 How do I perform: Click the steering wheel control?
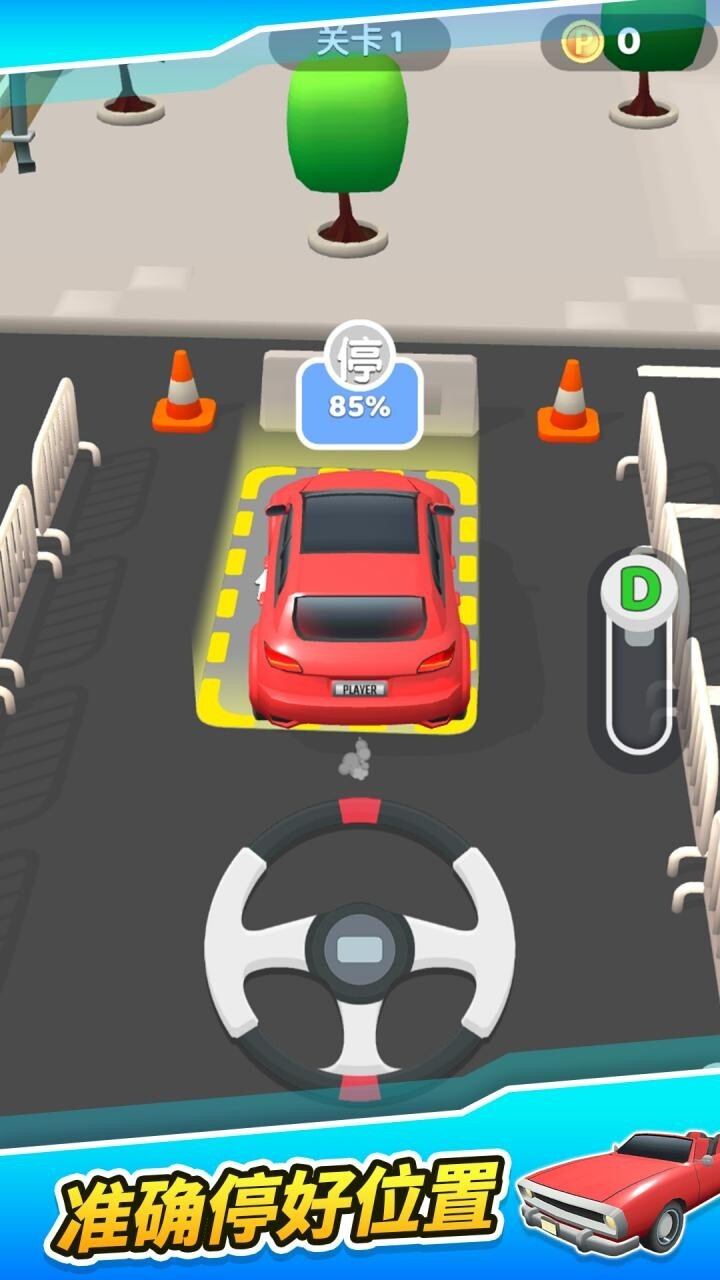360,946
